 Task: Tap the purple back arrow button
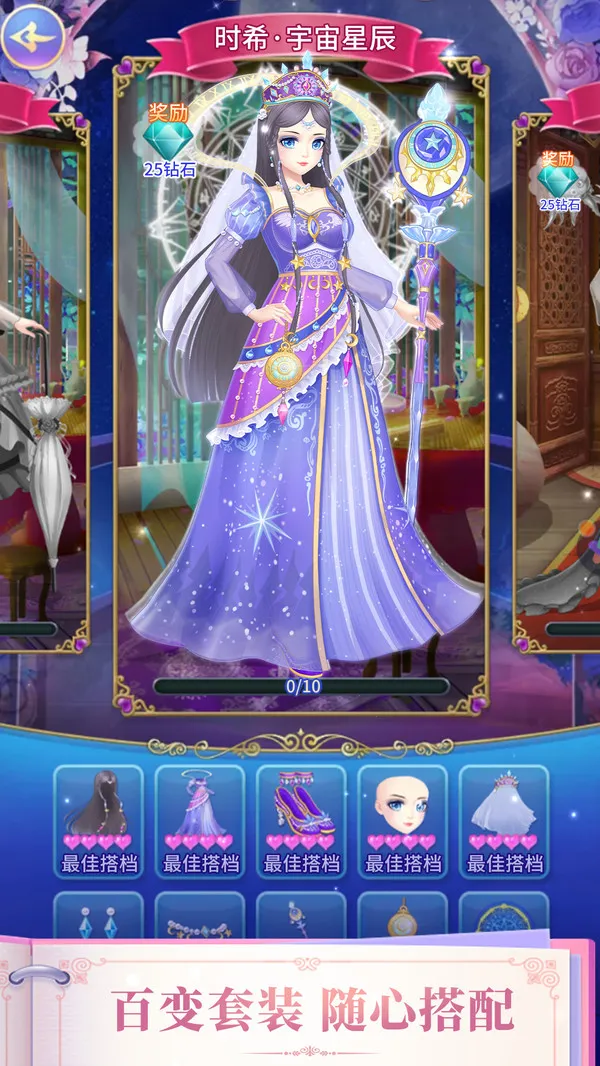(33, 37)
